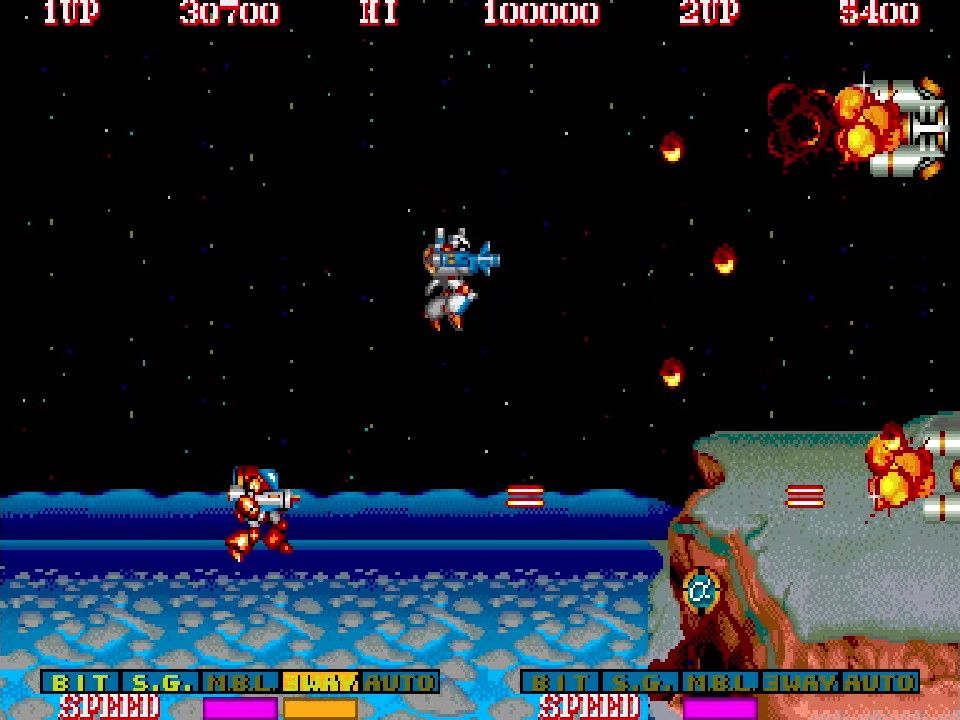Select player two's 3WAY weapon slot
This screenshot has height=720, width=960.
pyautogui.click(x=800, y=683)
